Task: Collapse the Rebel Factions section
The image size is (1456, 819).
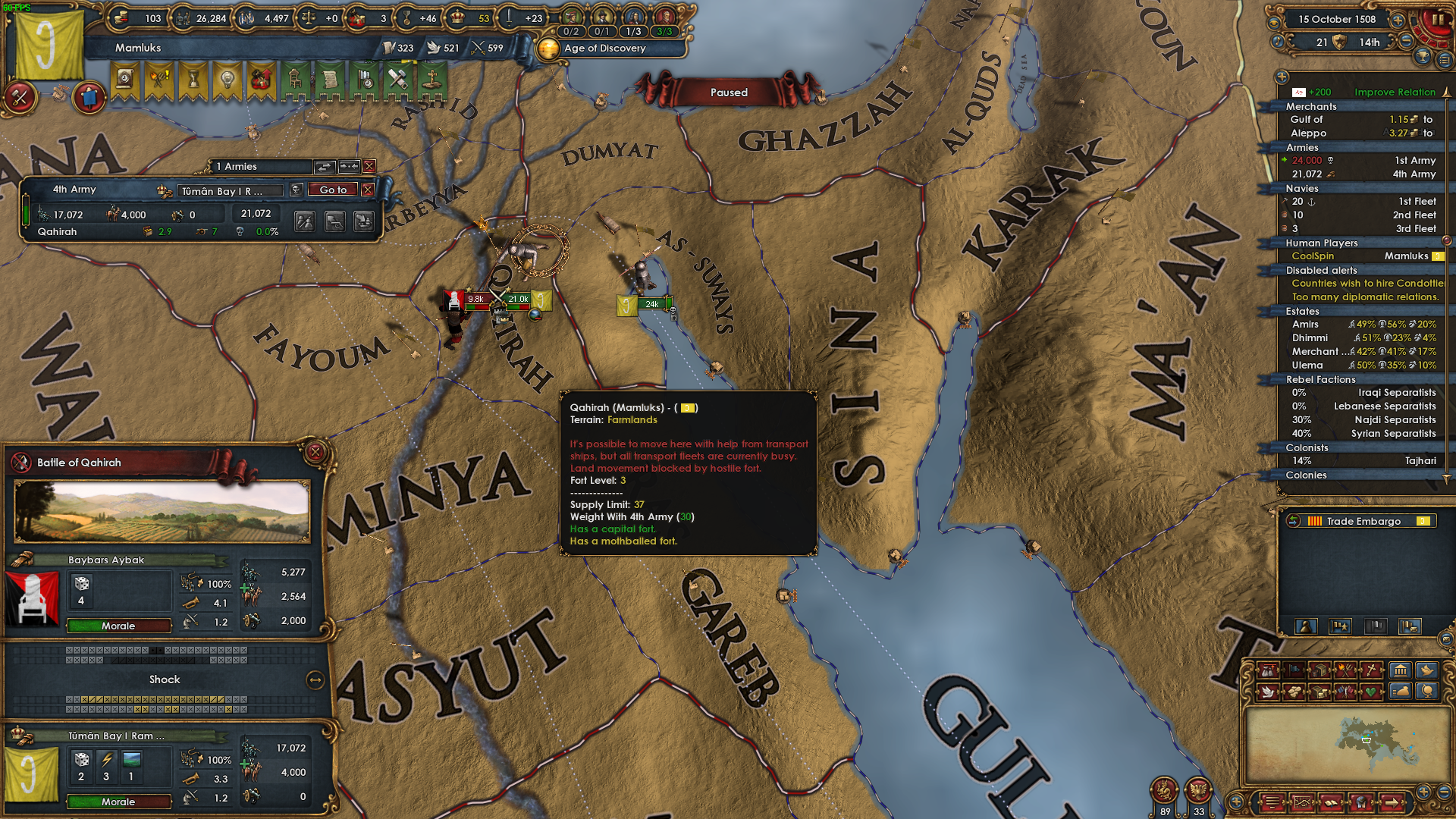Action: pos(1320,379)
